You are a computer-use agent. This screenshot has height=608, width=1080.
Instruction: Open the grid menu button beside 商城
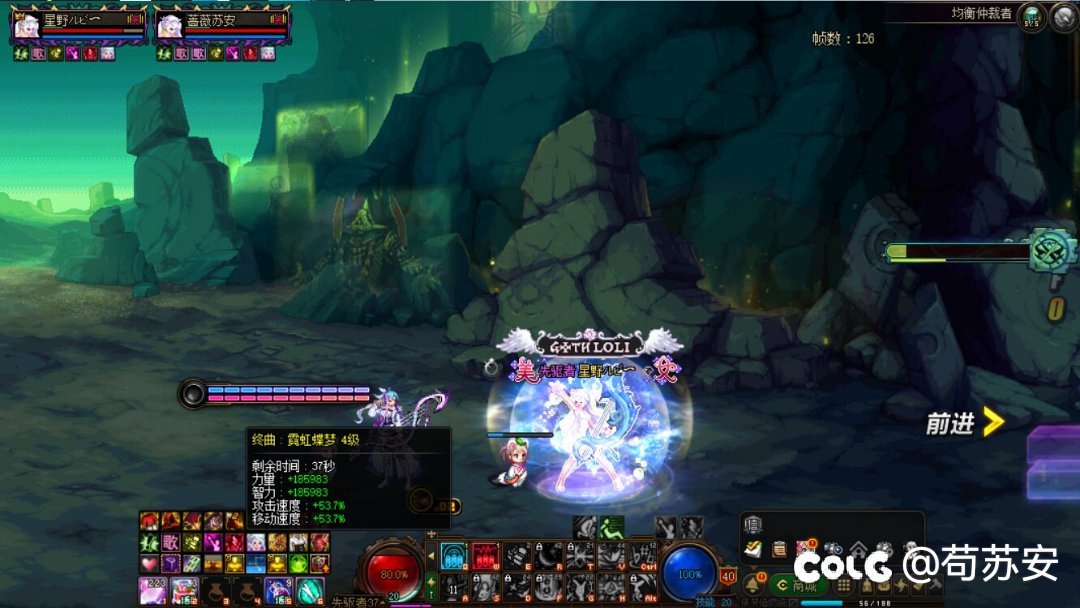coord(842,586)
